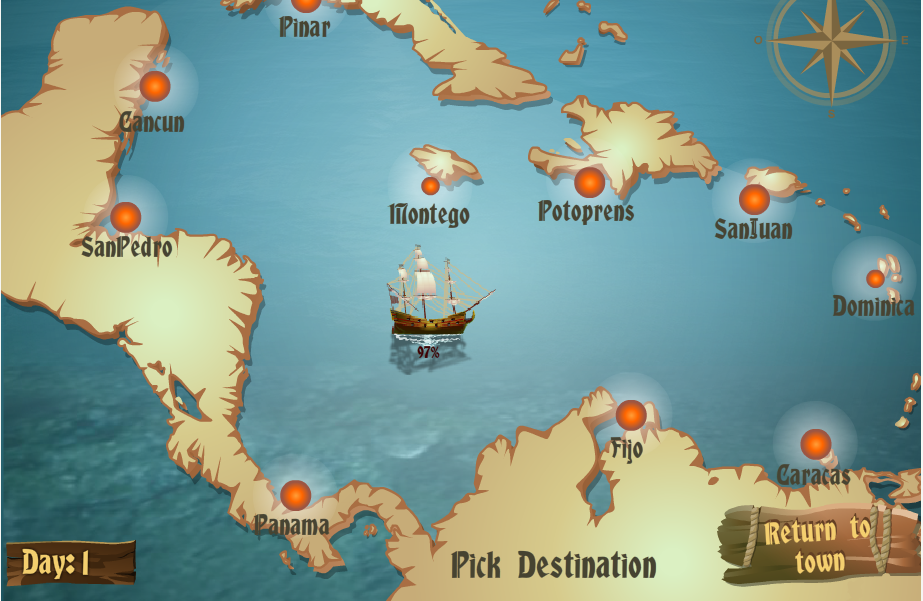923x601 pixels.
Task: Choose Dominica as destination
Action: (875, 278)
